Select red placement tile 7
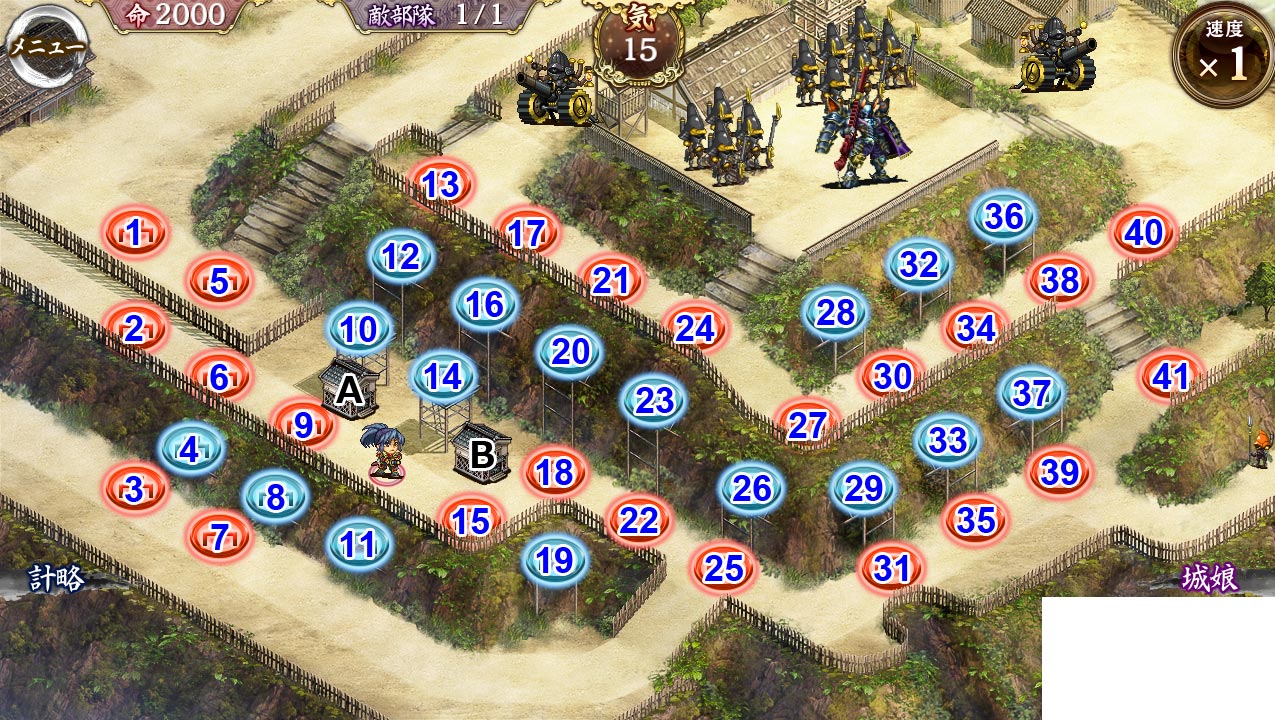 220,536
